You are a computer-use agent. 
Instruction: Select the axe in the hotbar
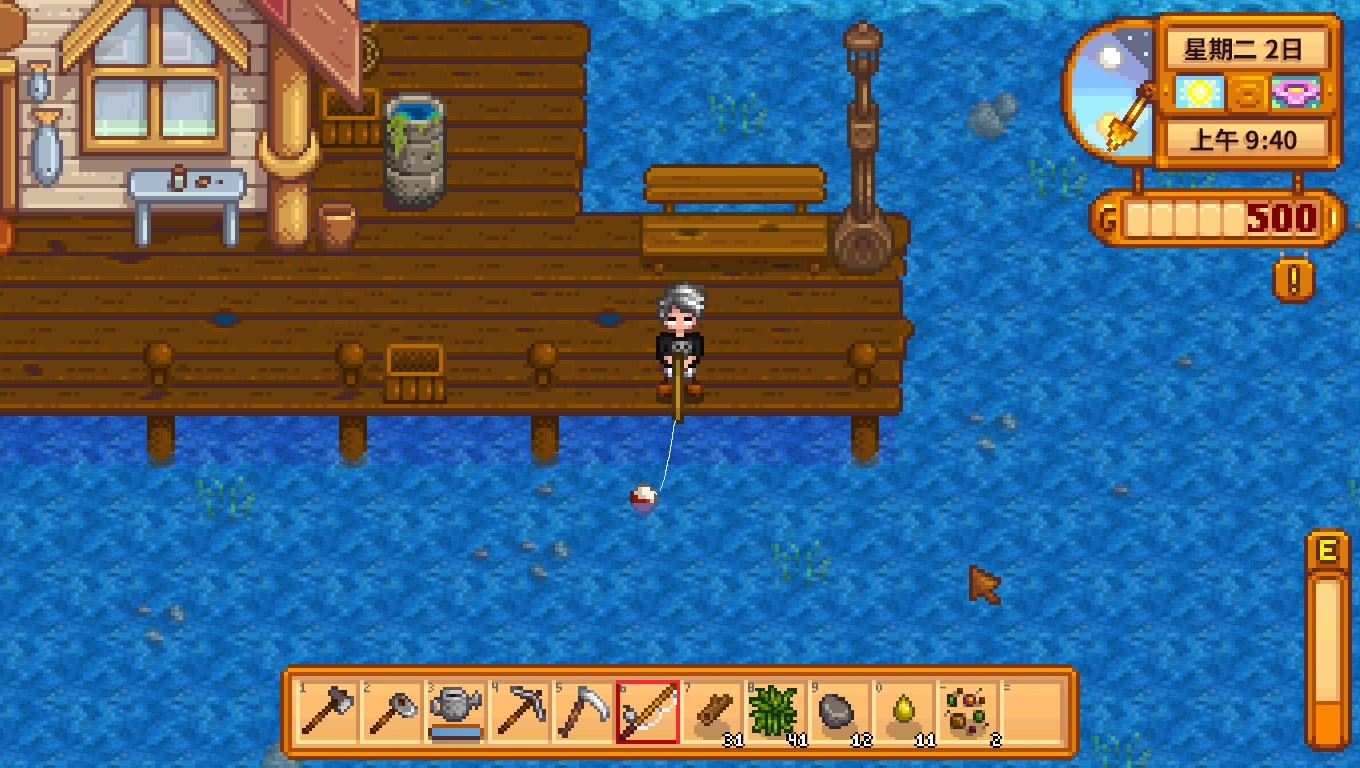click(x=328, y=712)
